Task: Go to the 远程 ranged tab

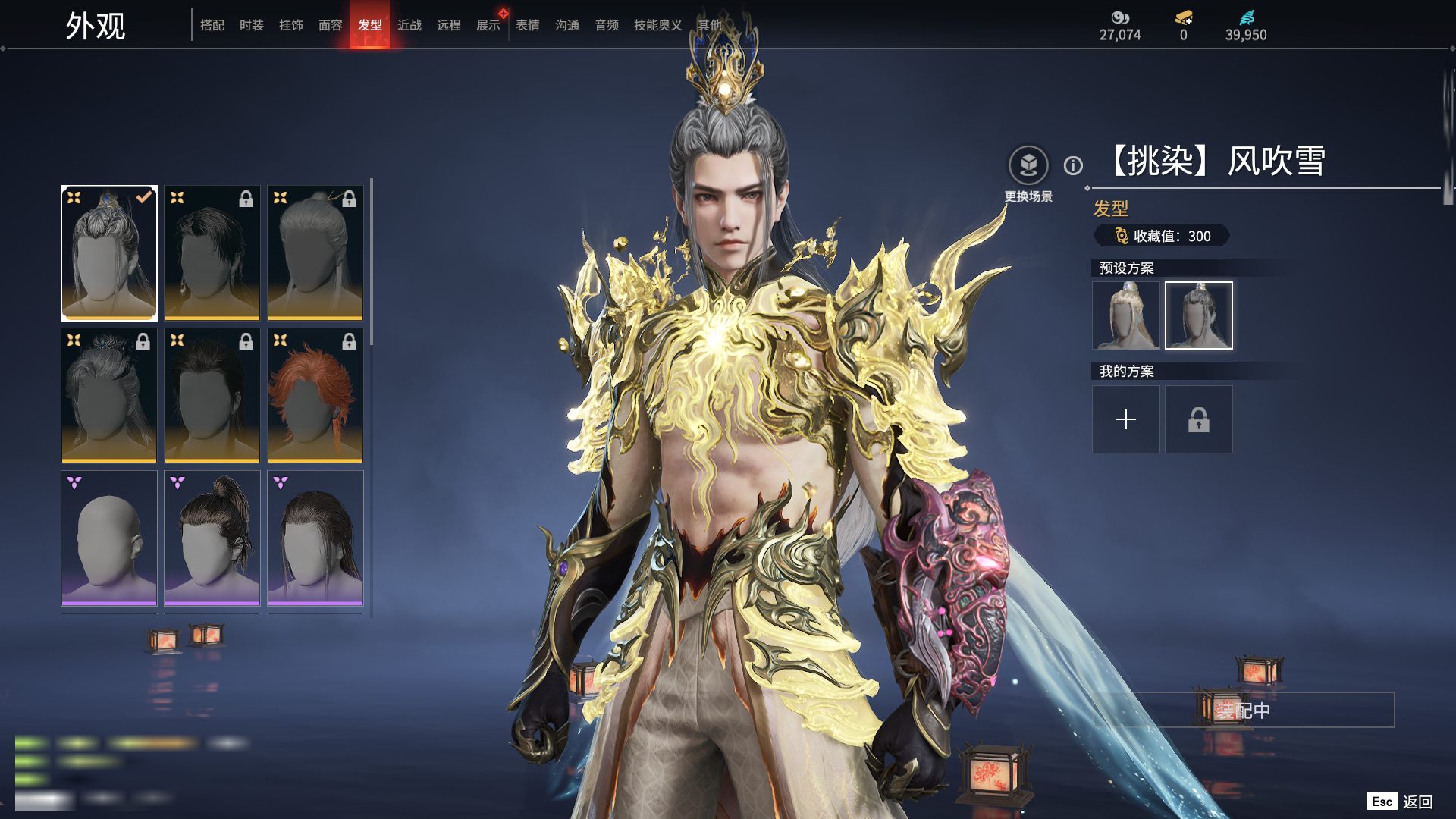Action: point(449,25)
